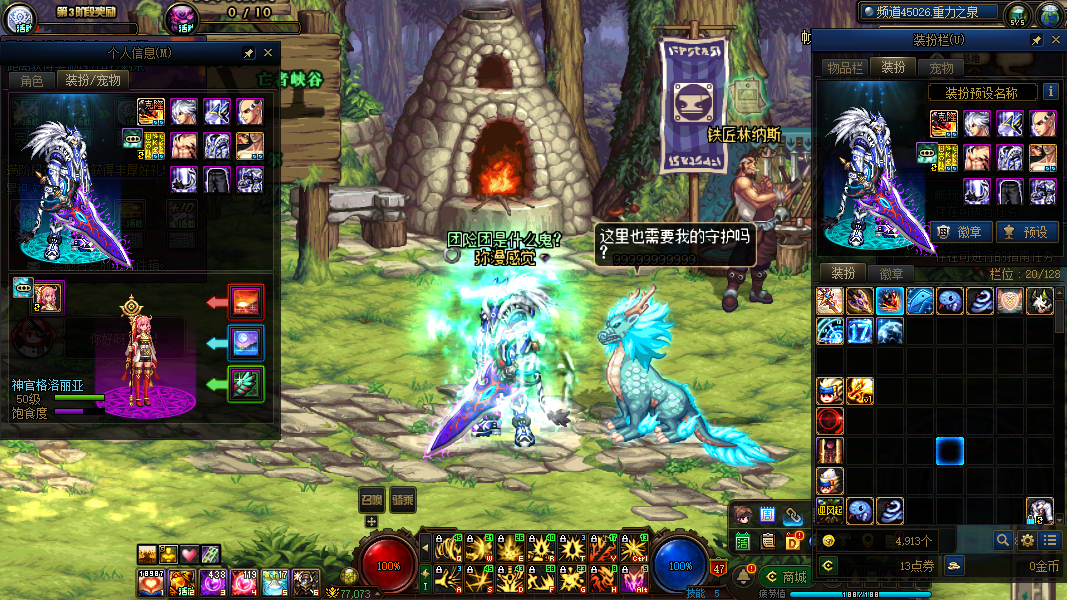Show costume preset info with the i button
The height and width of the screenshot is (600, 1067).
[x=1051, y=92]
